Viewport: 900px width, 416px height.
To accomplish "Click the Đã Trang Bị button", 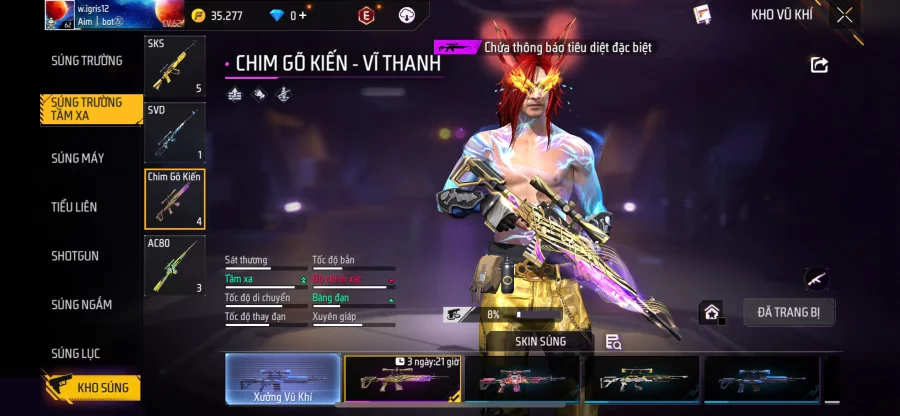I will tap(788, 313).
